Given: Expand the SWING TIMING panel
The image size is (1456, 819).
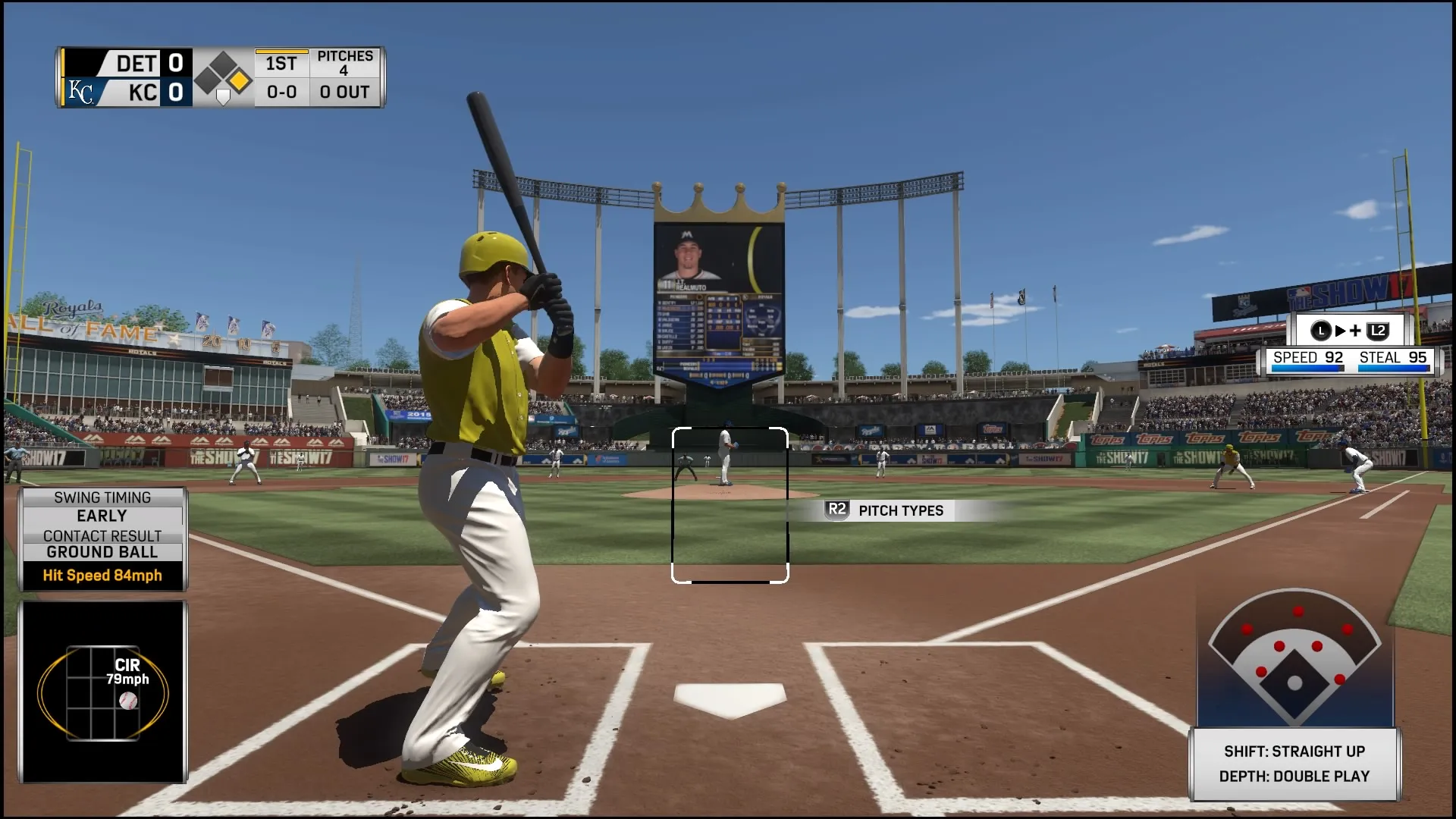Looking at the screenshot, I should pos(103,497).
